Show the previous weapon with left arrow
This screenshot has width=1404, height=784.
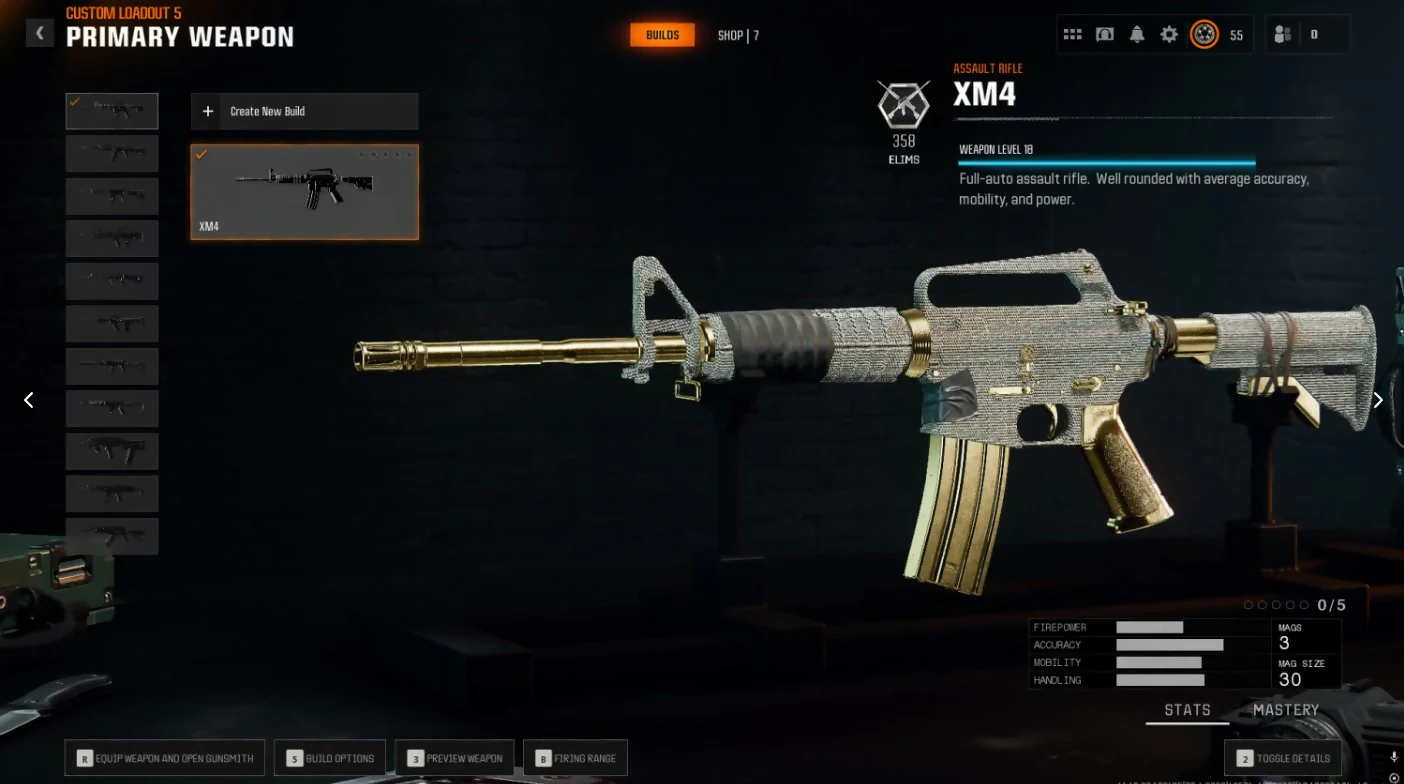[29, 400]
